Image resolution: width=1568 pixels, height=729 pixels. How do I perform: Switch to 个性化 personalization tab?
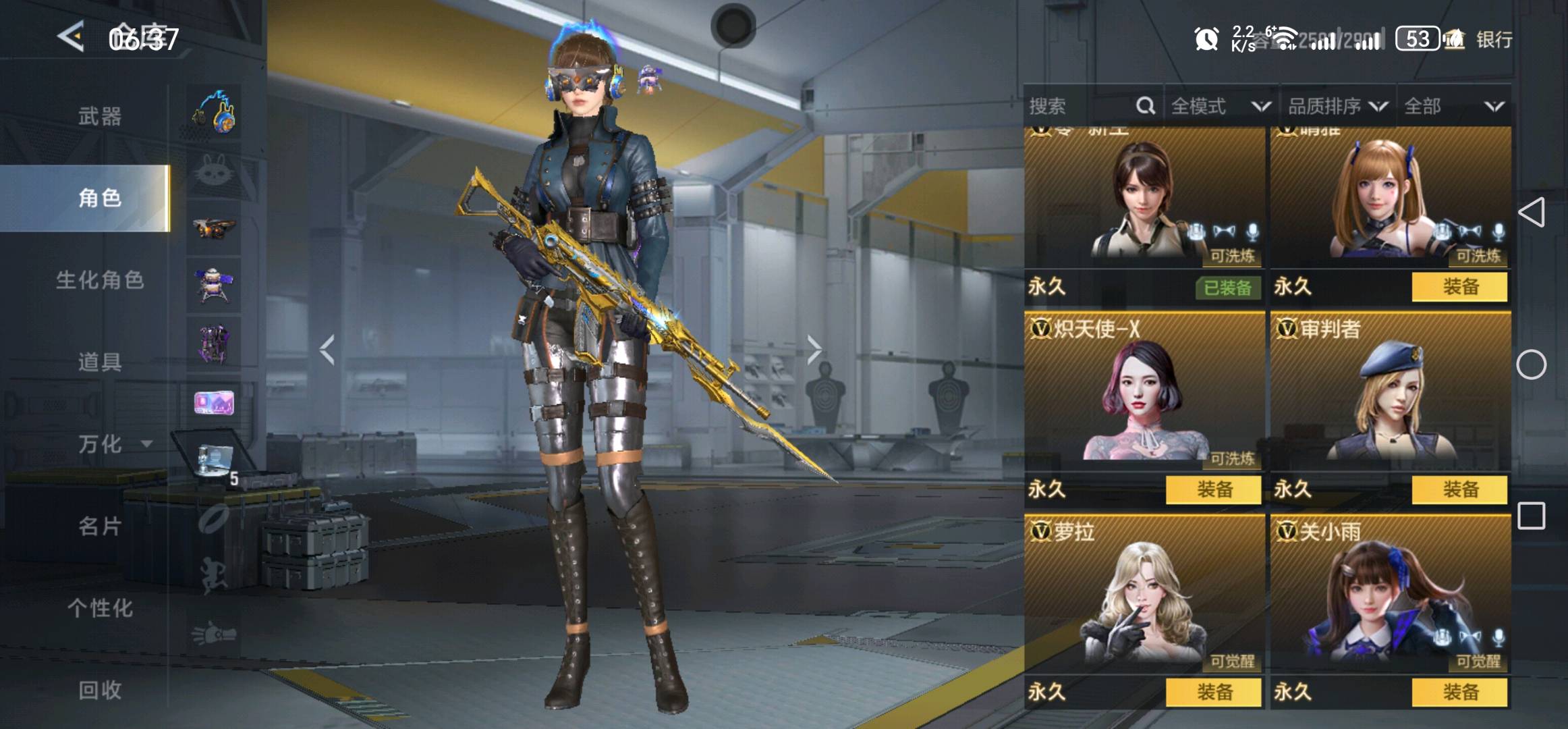click(x=100, y=608)
